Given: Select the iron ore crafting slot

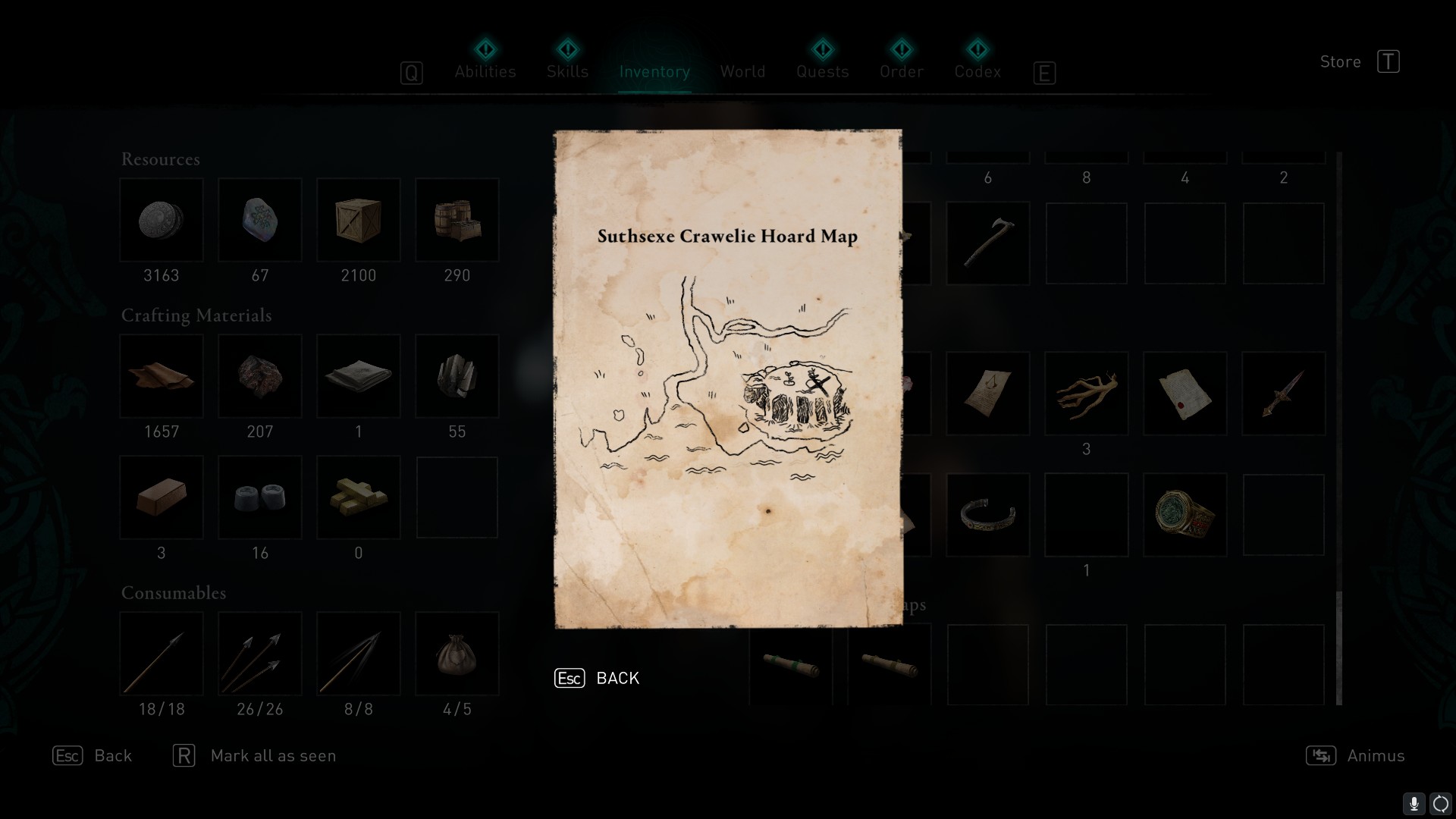Looking at the screenshot, I should 260,376.
